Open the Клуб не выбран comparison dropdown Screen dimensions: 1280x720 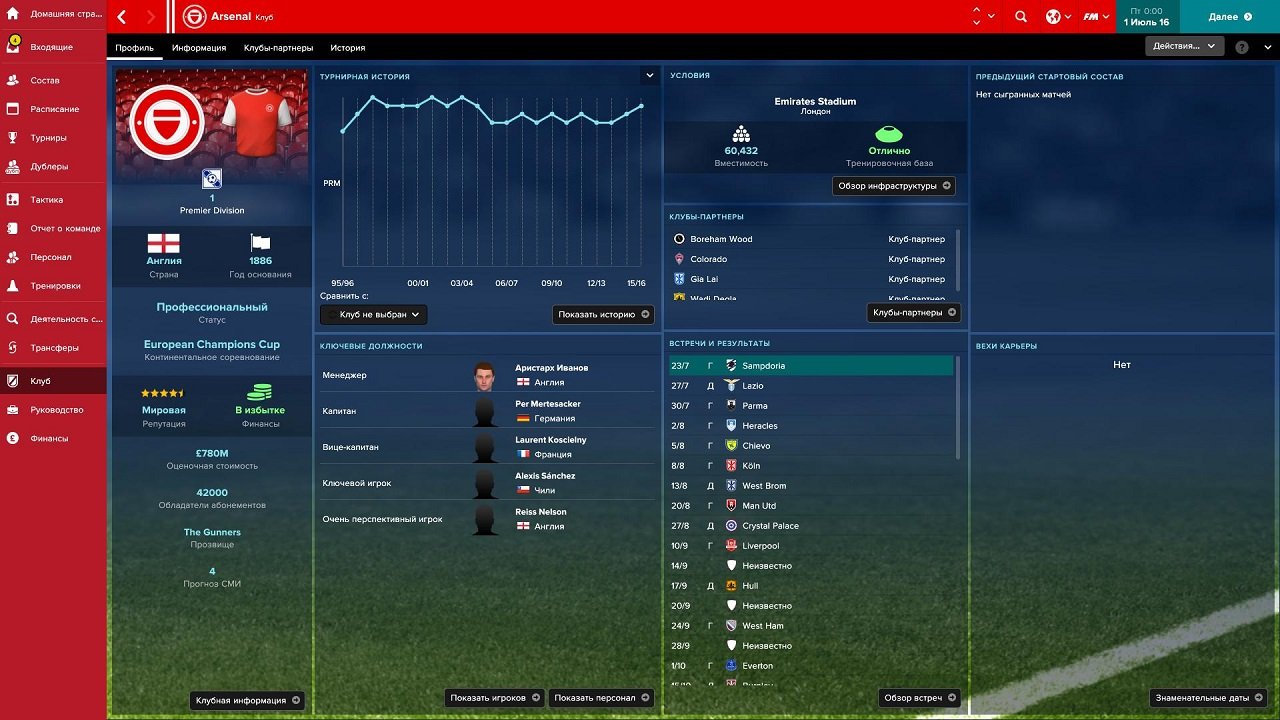pyautogui.click(x=376, y=314)
